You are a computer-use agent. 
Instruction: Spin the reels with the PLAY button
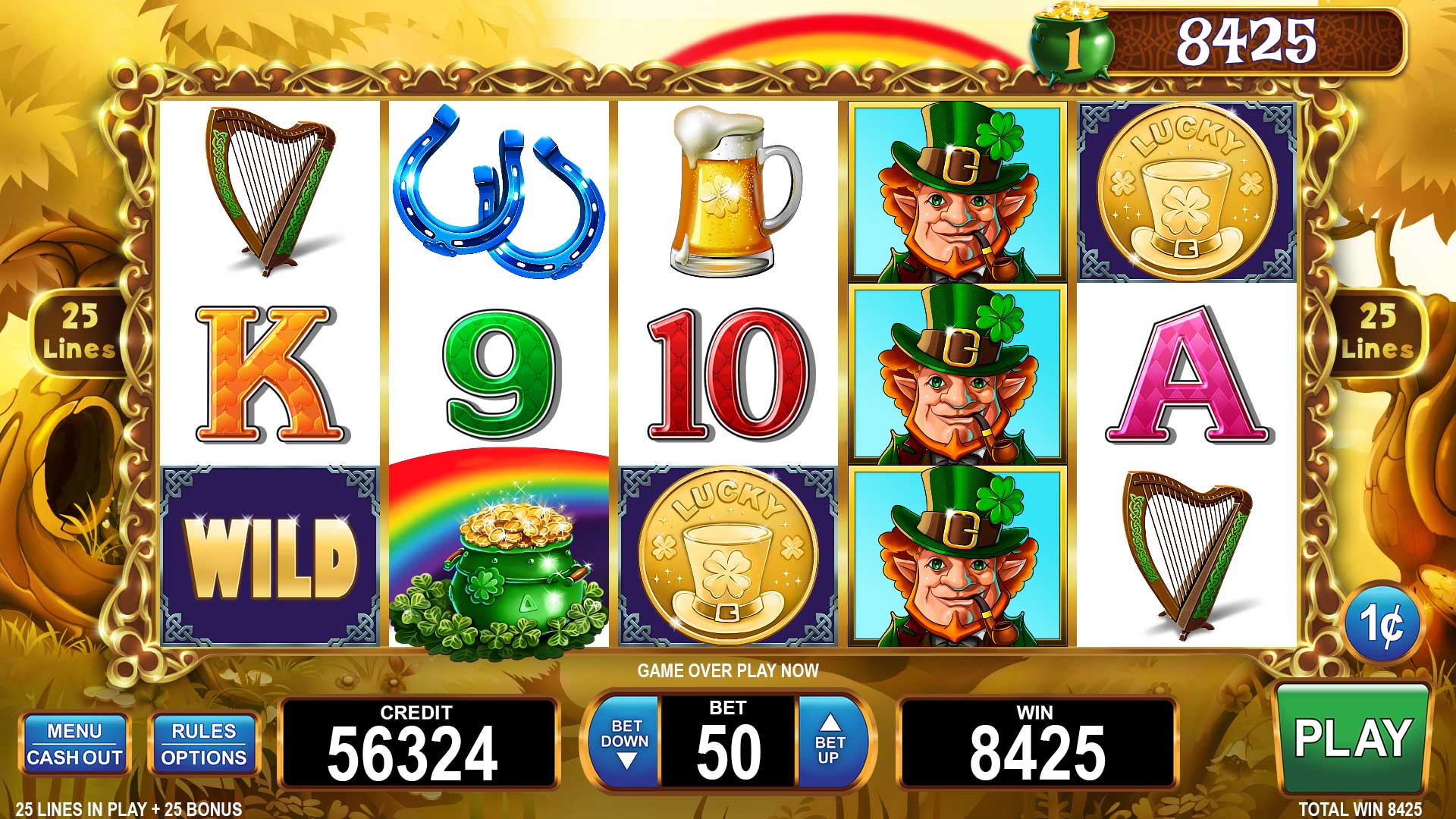pos(1354,737)
